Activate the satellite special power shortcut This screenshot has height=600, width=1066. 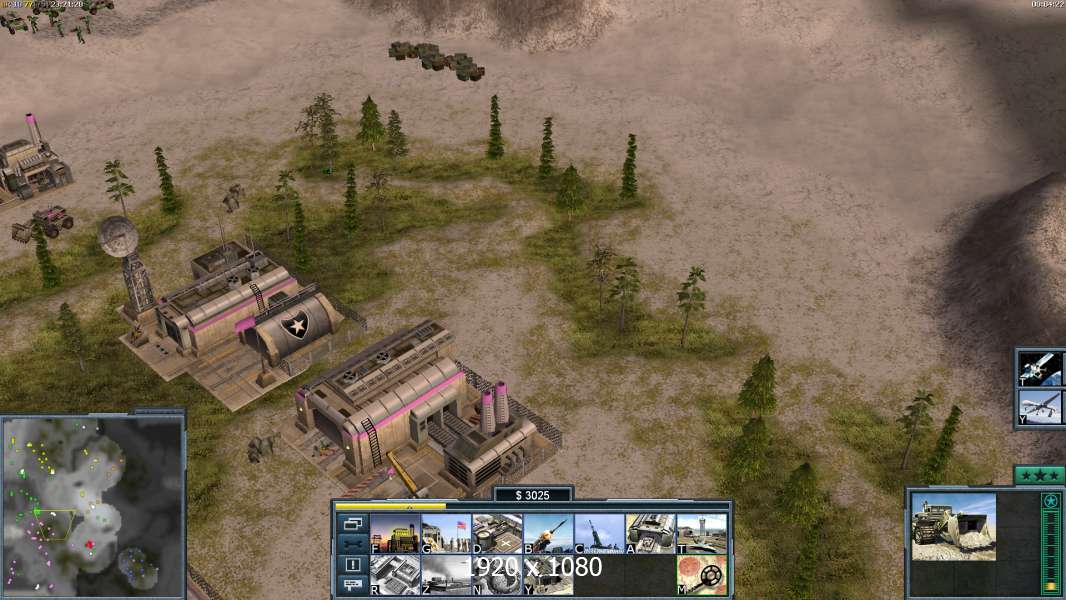(x=1041, y=368)
